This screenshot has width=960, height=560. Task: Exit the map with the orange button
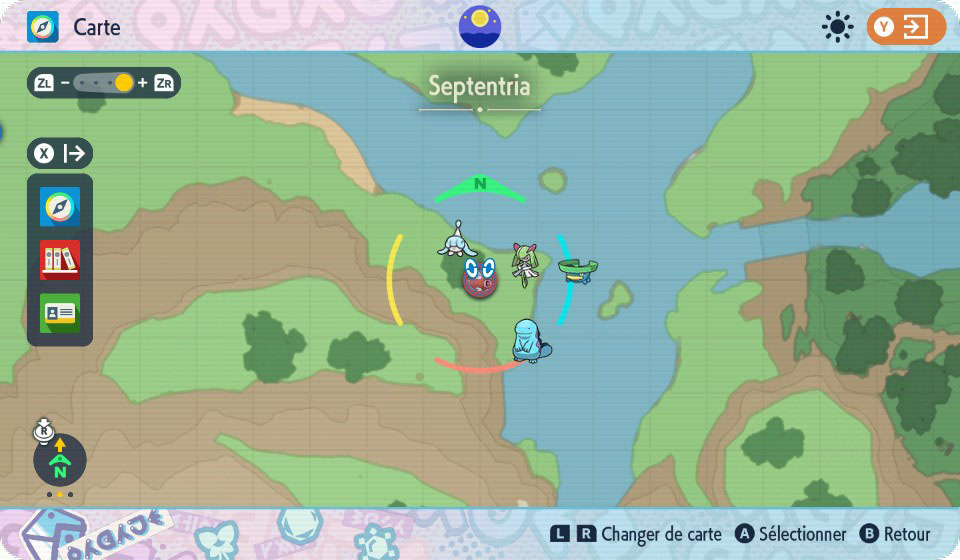(x=905, y=27)
